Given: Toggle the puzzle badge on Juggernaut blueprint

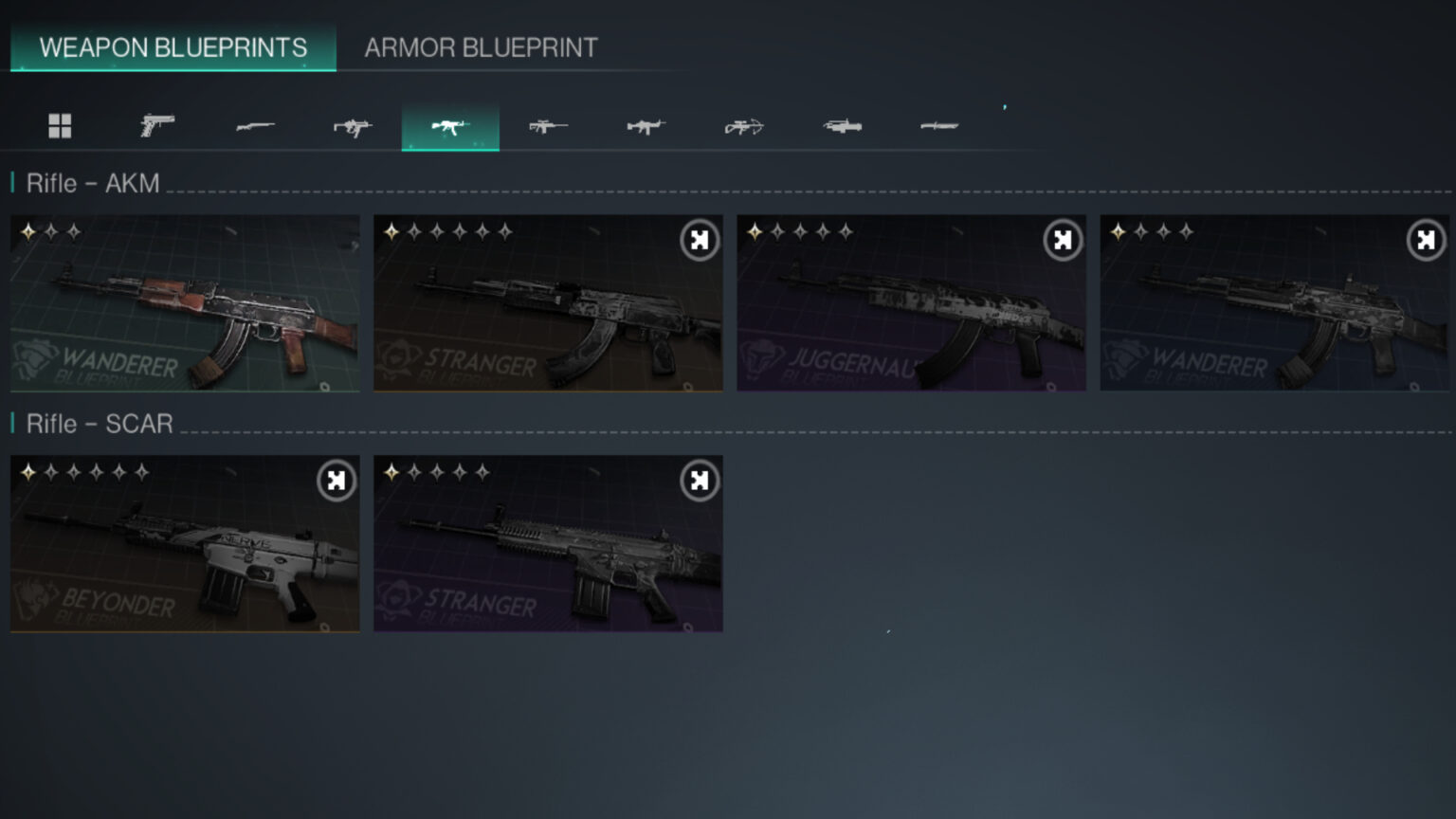Looking at the screenshot, I should coord(1061,240).
